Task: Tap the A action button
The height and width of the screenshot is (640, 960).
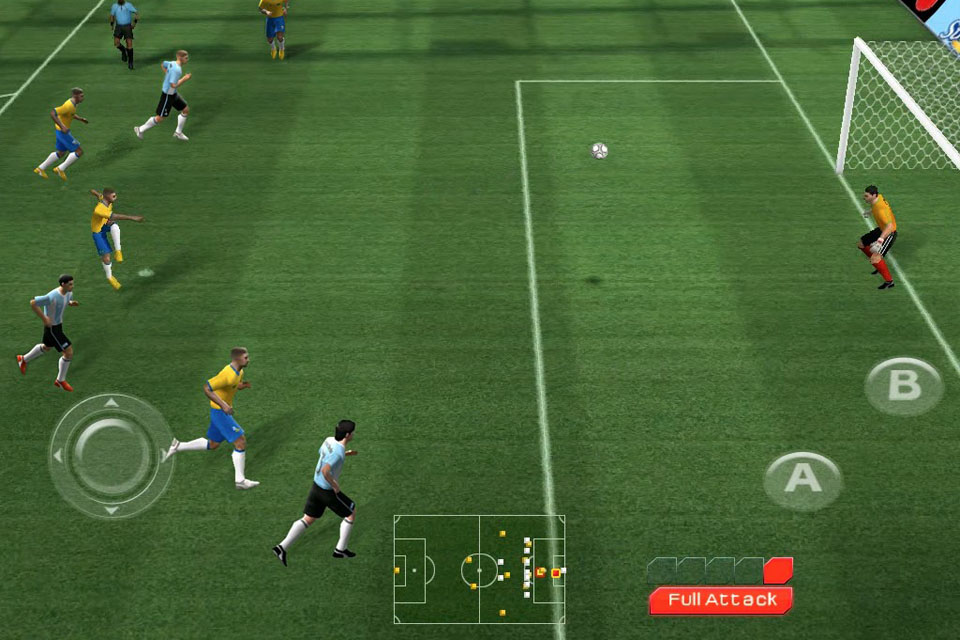Action: (803, 480)
